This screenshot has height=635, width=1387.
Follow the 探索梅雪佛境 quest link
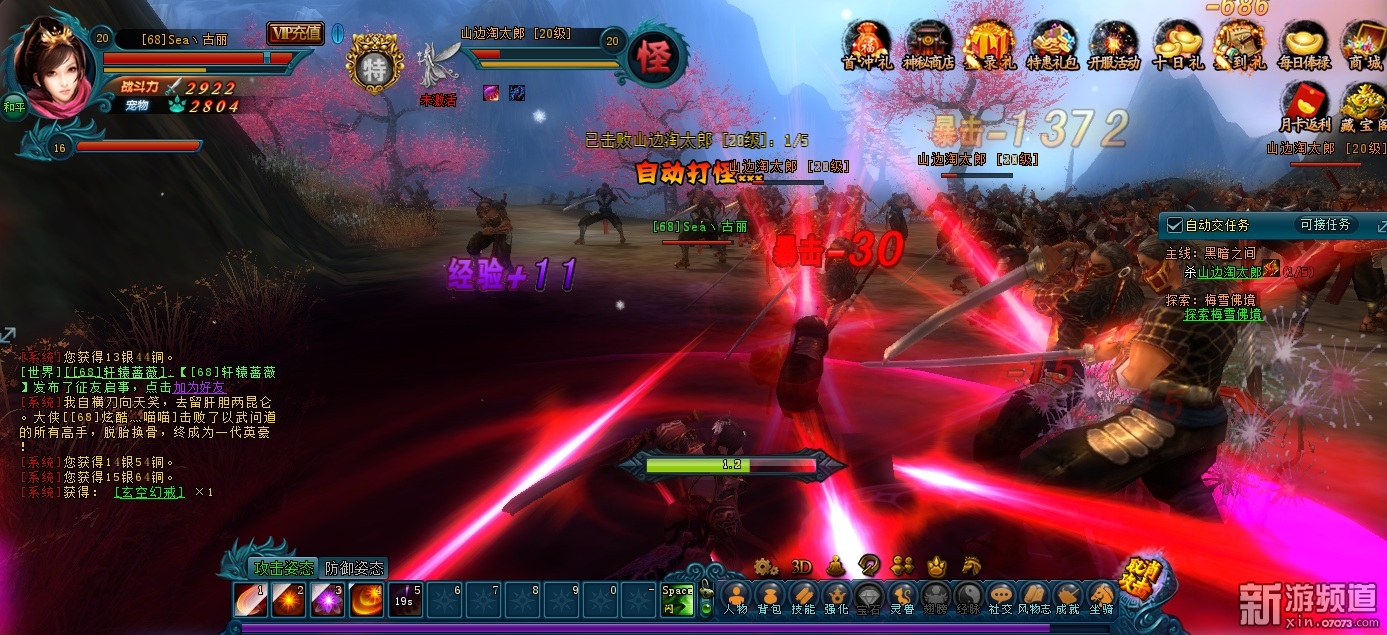tap(1223, 314)
